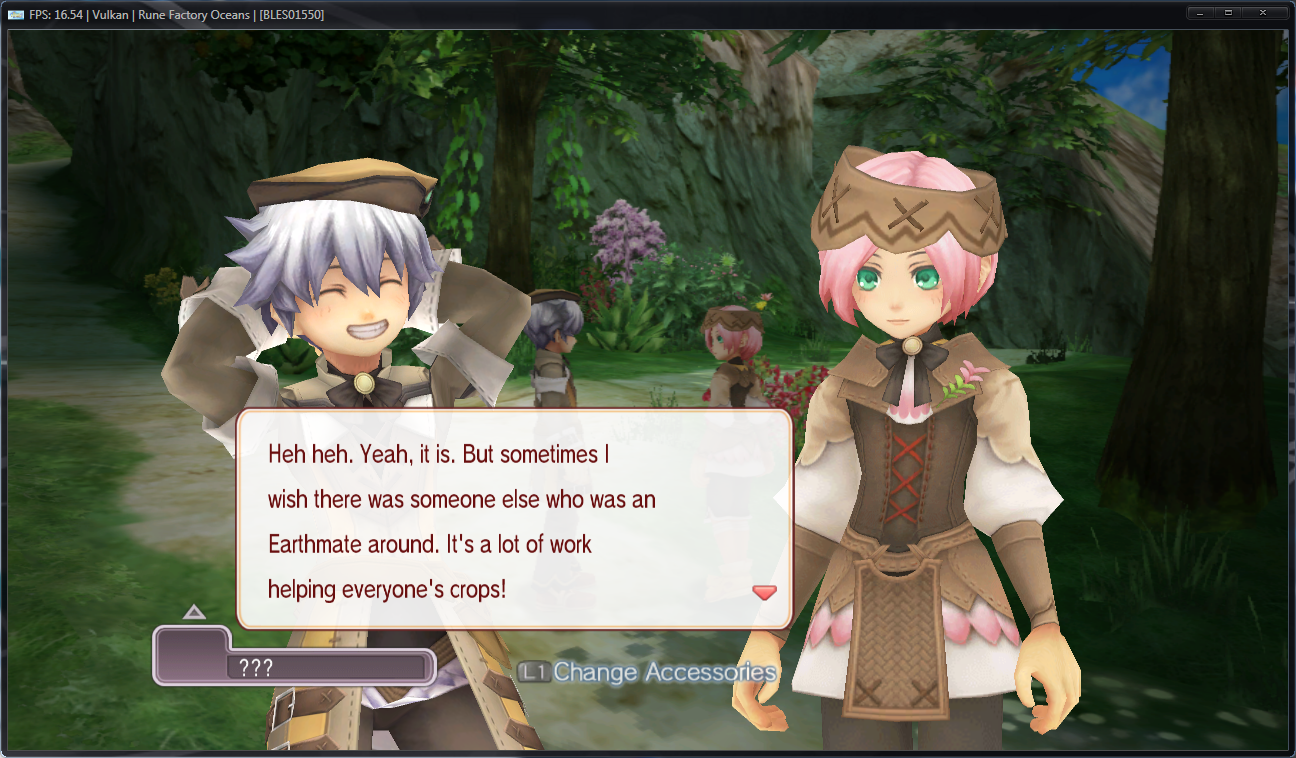Advance dialogue with the red arrow

pyautogui.click(x=764, y=592)
